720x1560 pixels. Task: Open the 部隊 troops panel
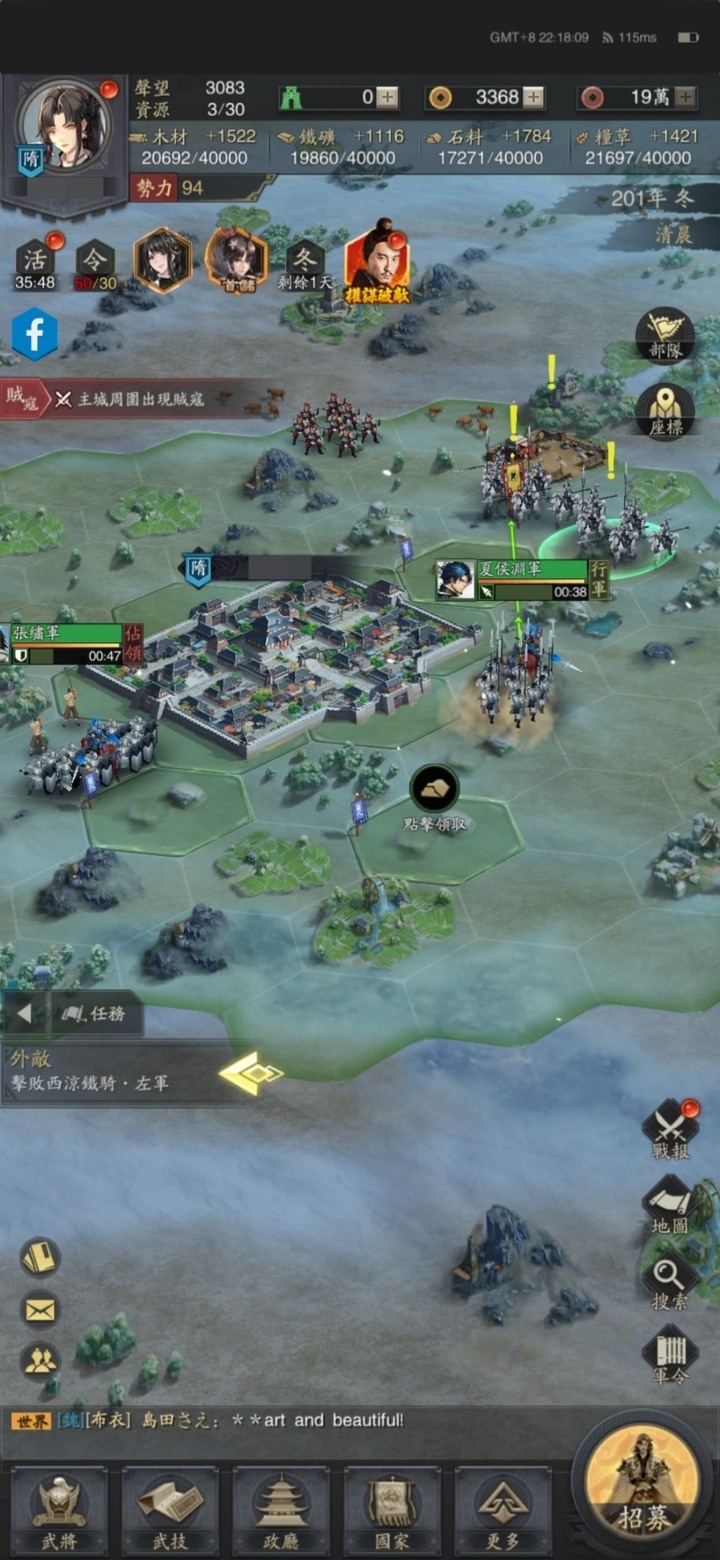click(665, 335)
